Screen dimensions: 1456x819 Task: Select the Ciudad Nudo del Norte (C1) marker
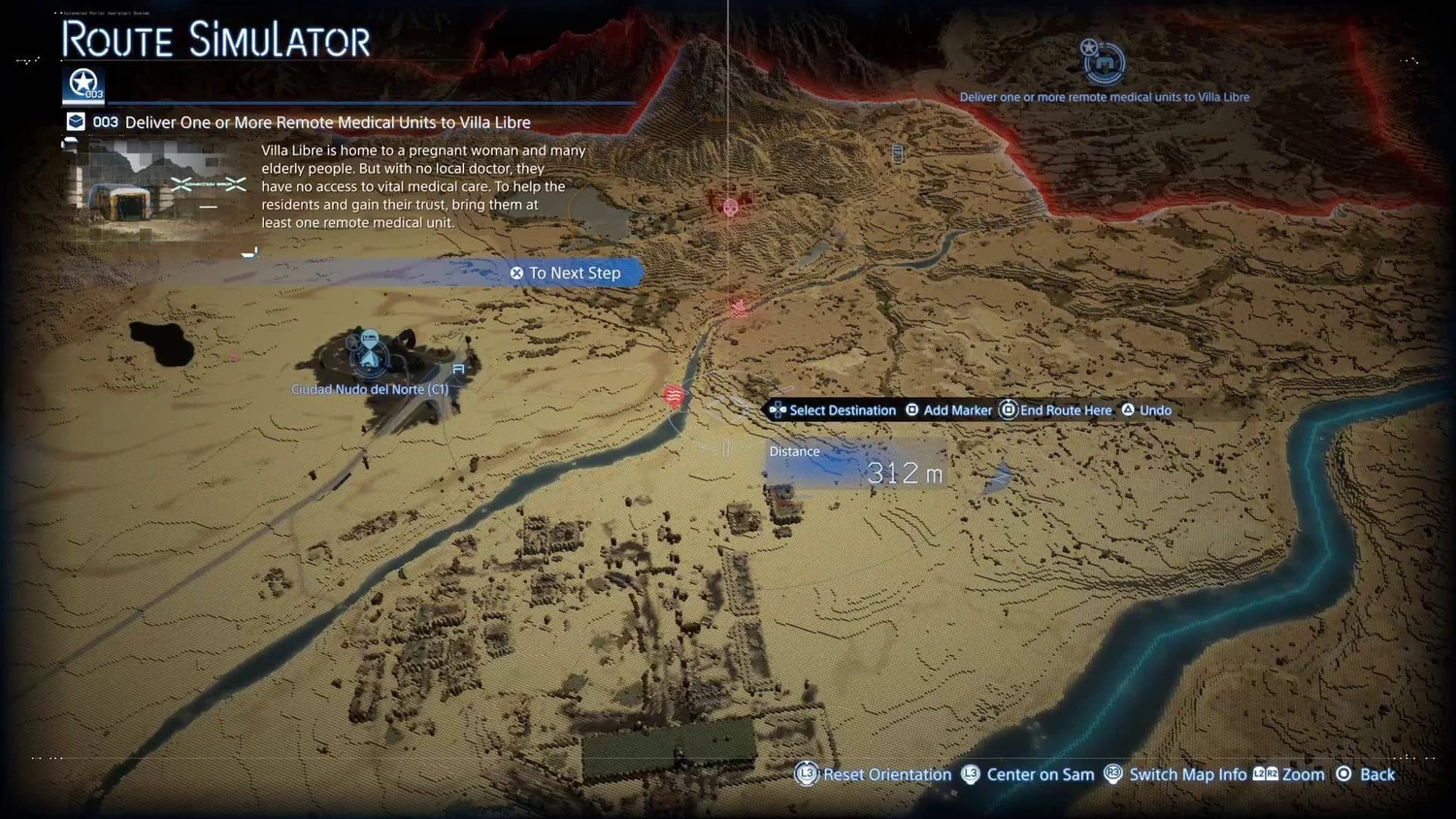pyautogui.click(x=369, y=353)
